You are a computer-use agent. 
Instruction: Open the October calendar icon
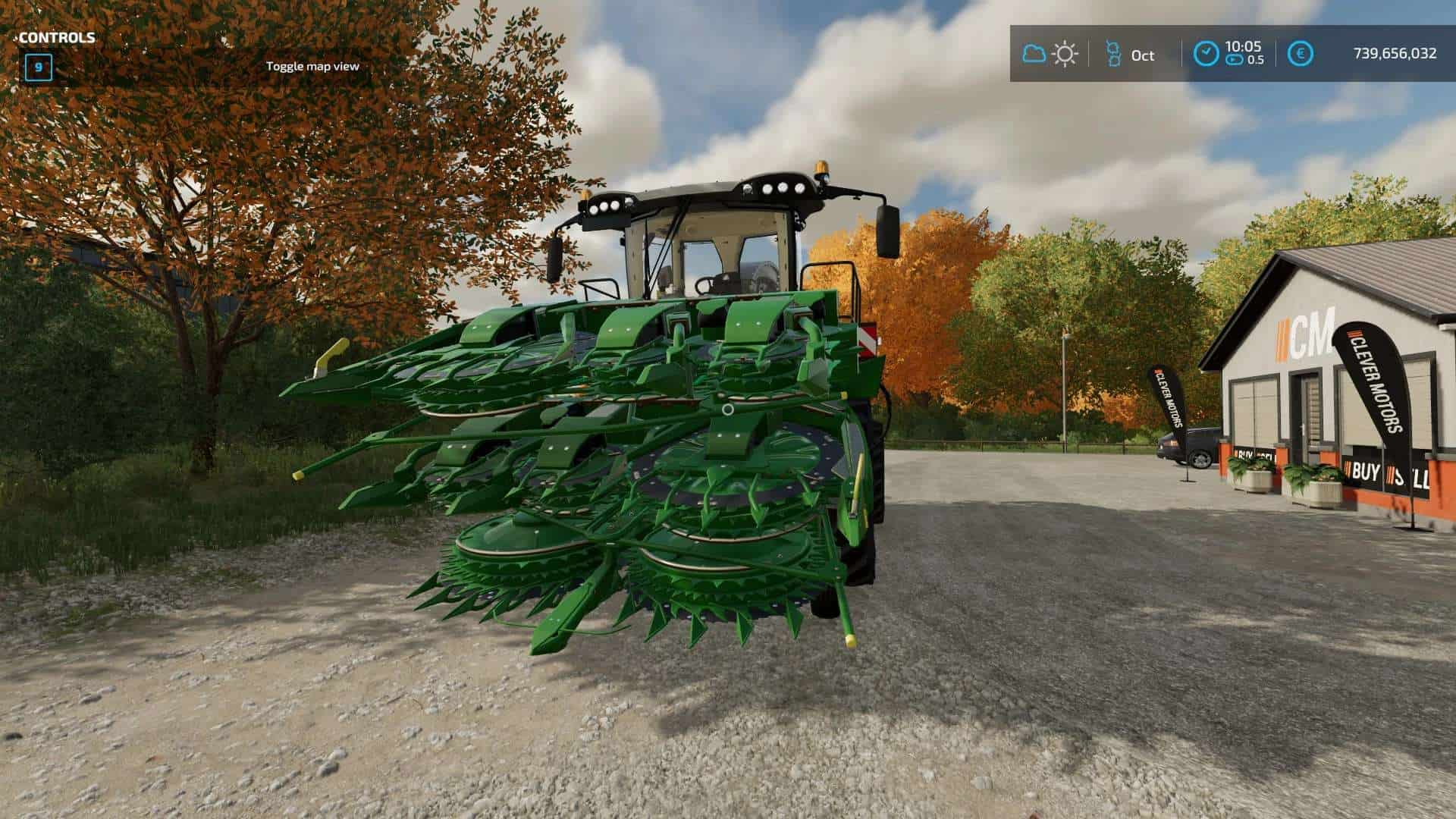coord(1113,54)
